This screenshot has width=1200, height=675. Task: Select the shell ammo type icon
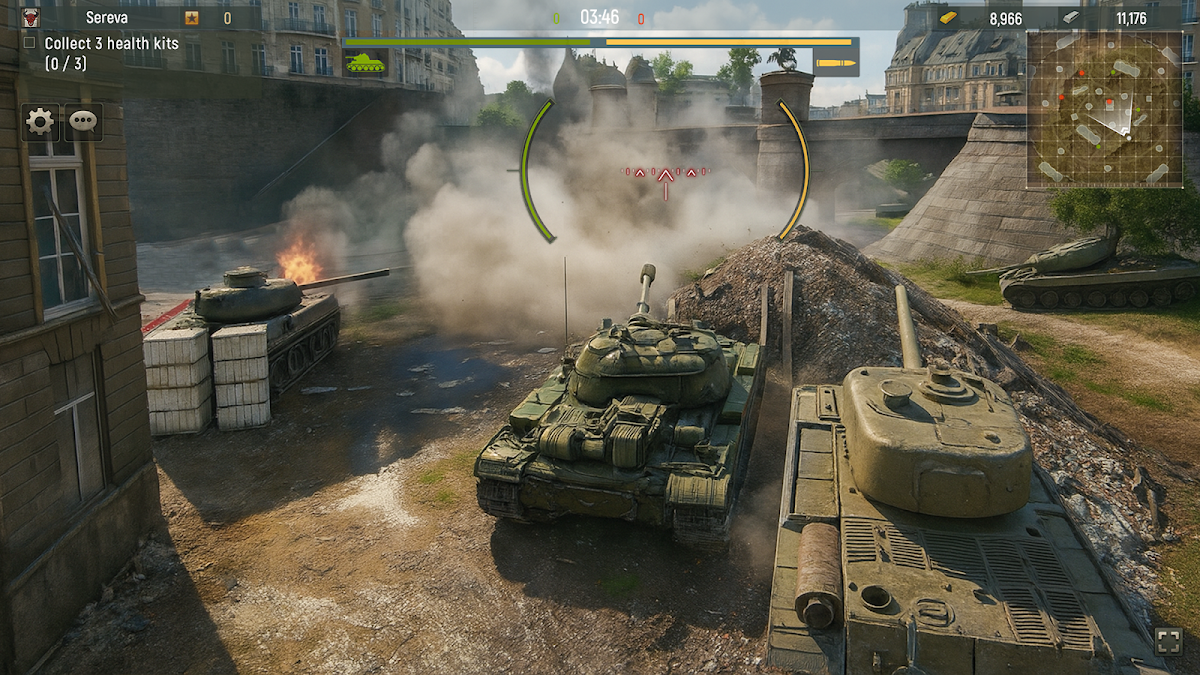pos(835,63)
